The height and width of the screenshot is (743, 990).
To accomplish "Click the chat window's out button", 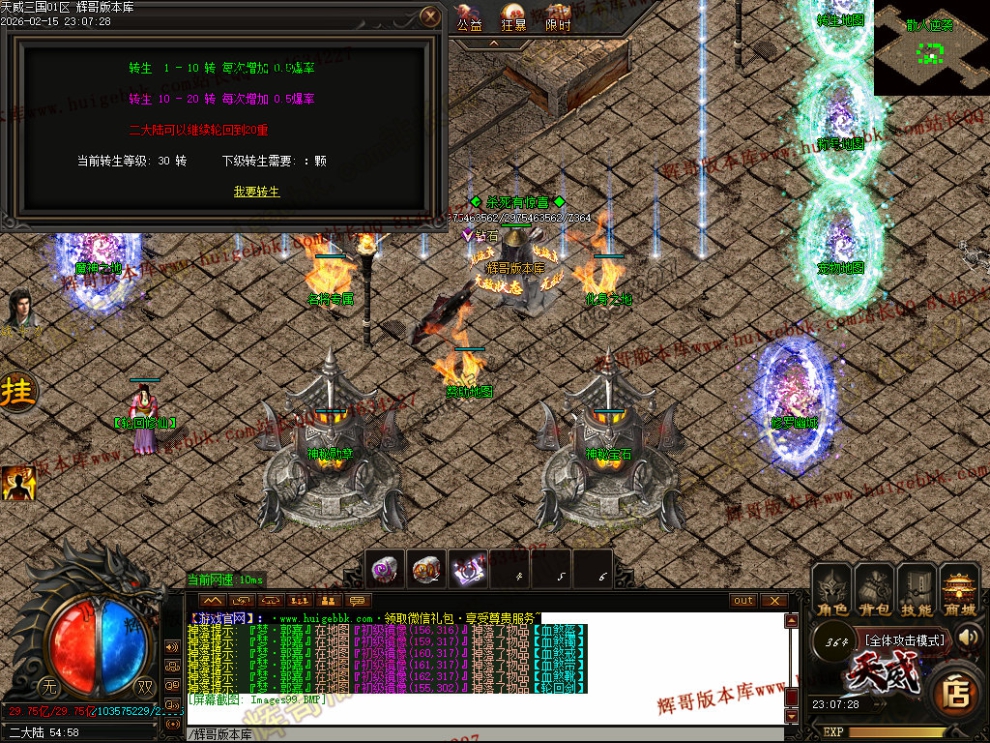I will [x=743, y=601].
